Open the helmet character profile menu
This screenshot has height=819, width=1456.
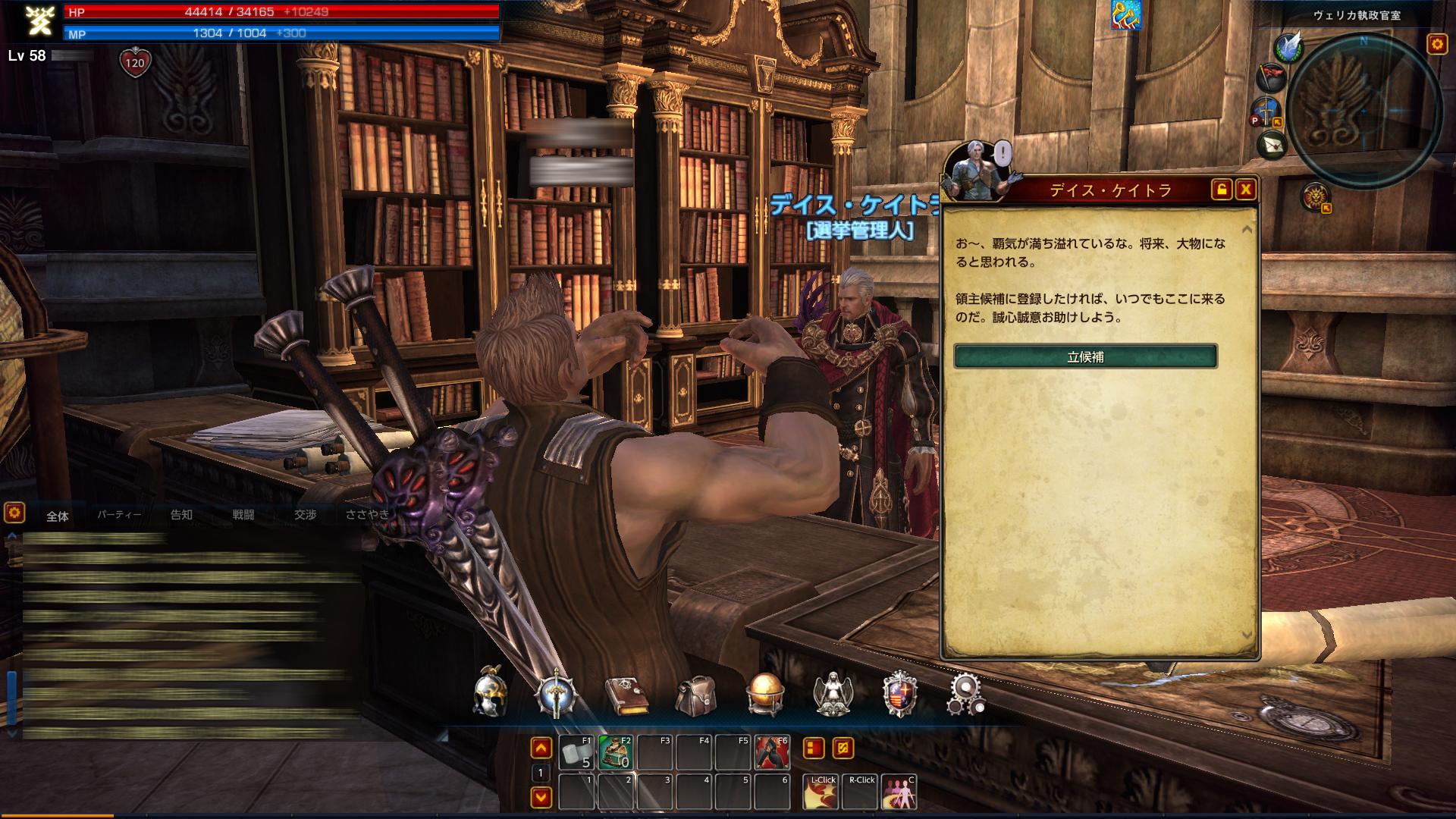click(x=490, y=692)
